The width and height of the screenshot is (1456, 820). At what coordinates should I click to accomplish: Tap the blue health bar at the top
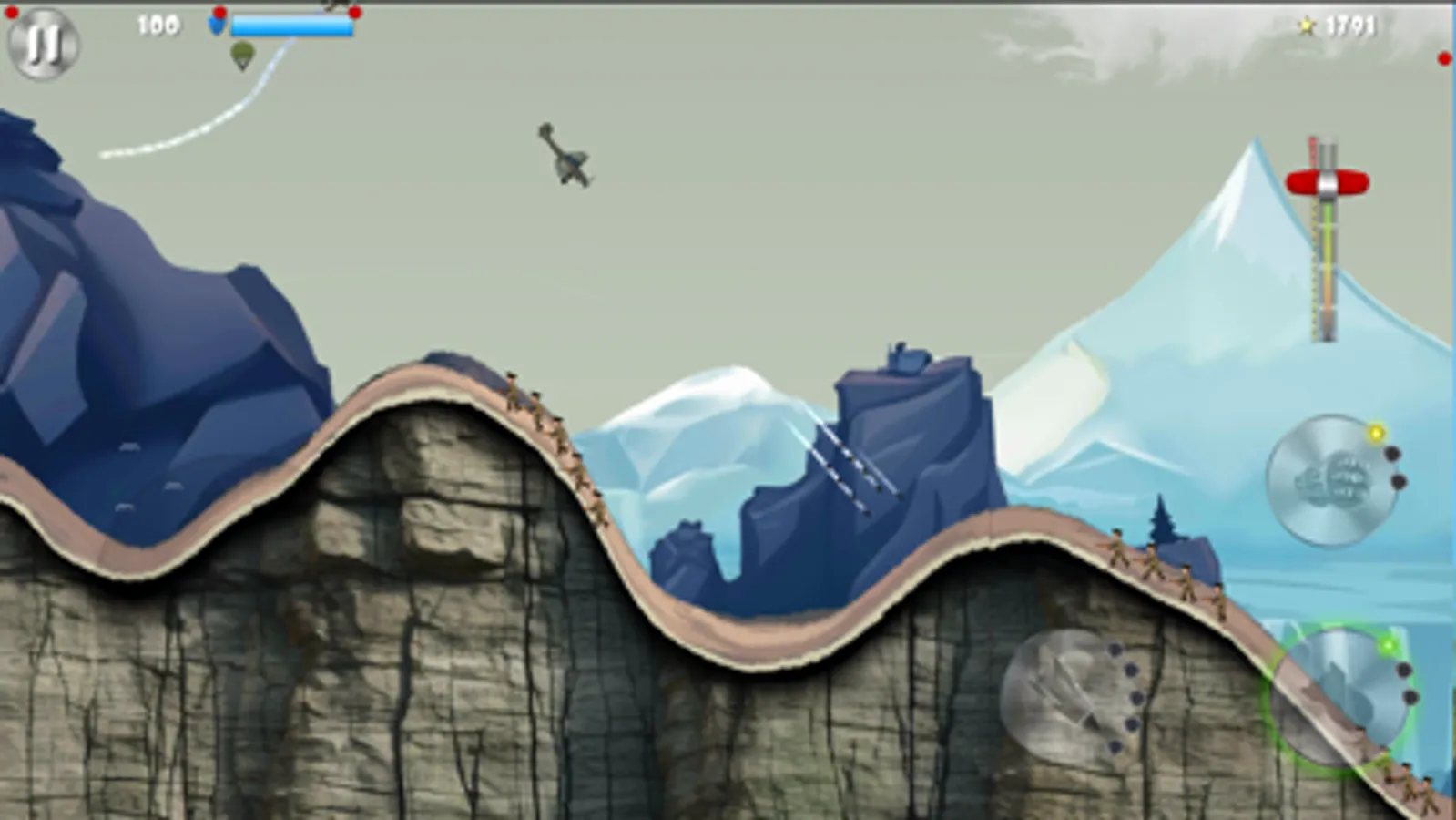click(x=291, y=26)
